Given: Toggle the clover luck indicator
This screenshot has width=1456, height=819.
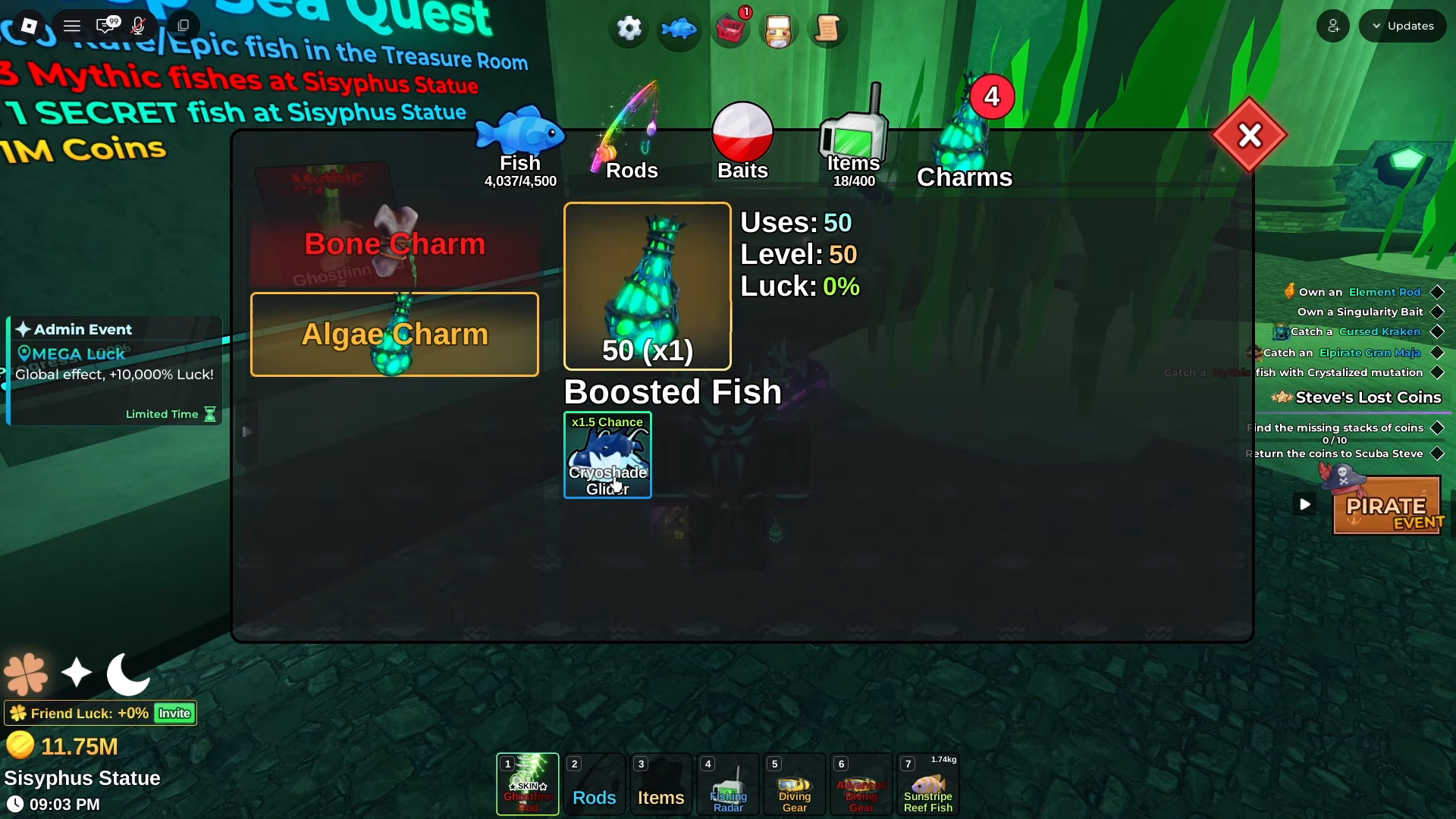Looking at the screenshot, I should (x=25, y=673).
